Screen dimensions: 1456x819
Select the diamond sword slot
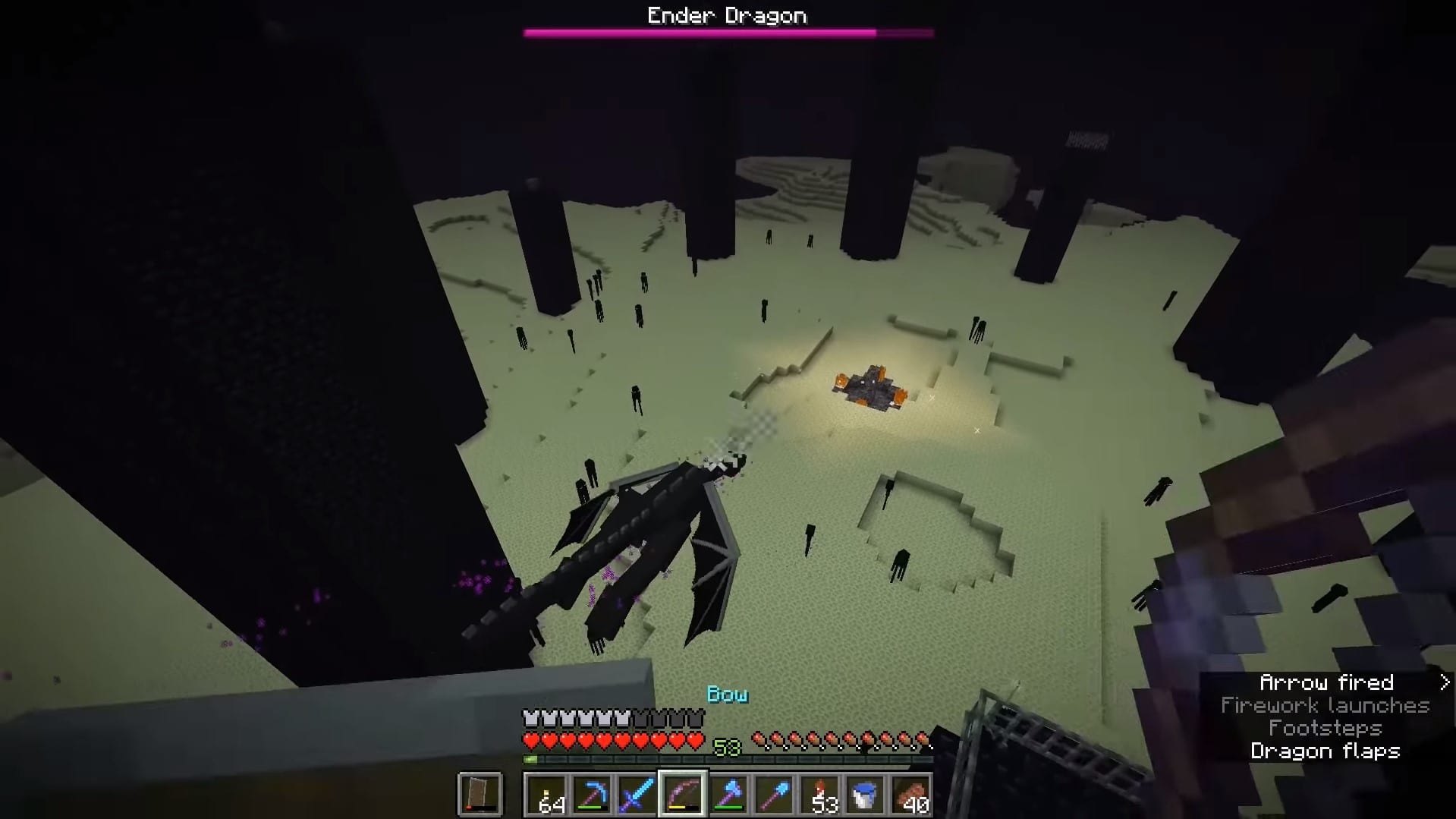tap(637, 795)
